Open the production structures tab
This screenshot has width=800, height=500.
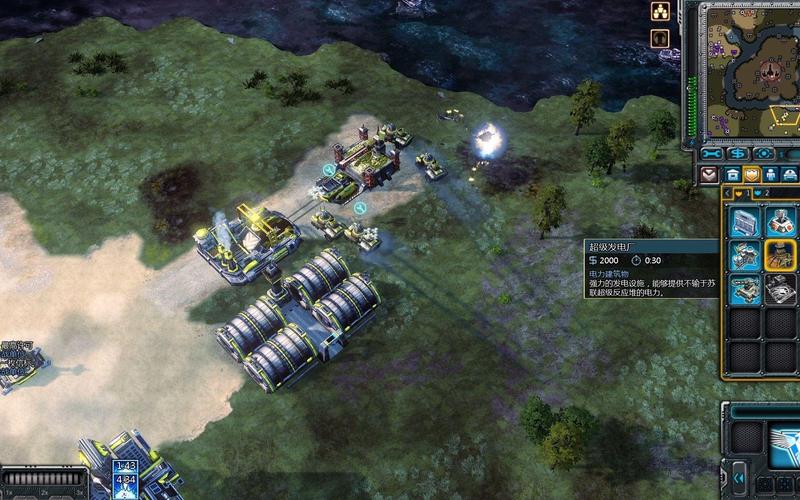click(733, 174)
